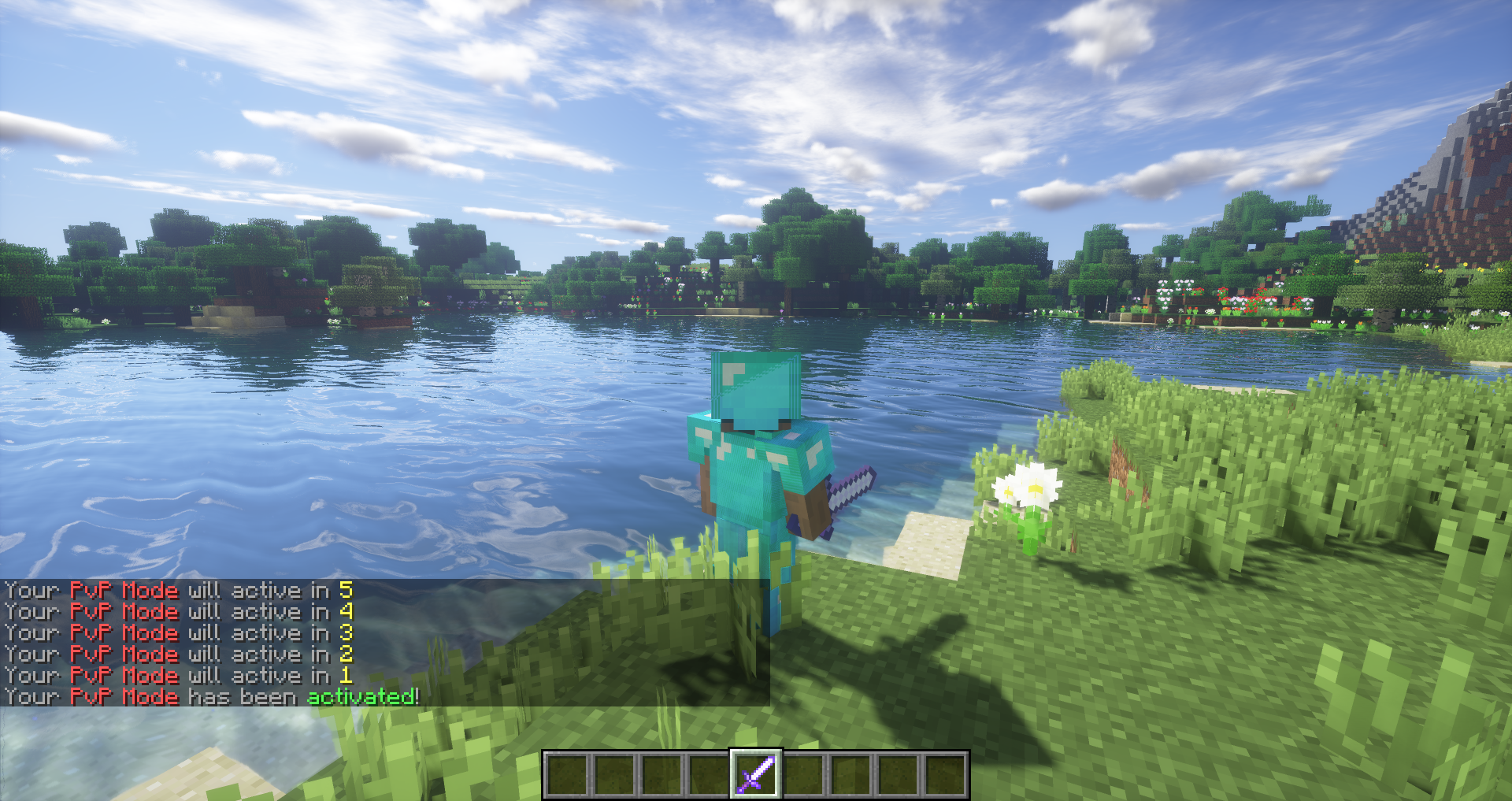Image resolution: width=1512 pixels, height=801 pixels.
Task: Click the yellow countdown number 5 in chat
Action: point(346,590)
